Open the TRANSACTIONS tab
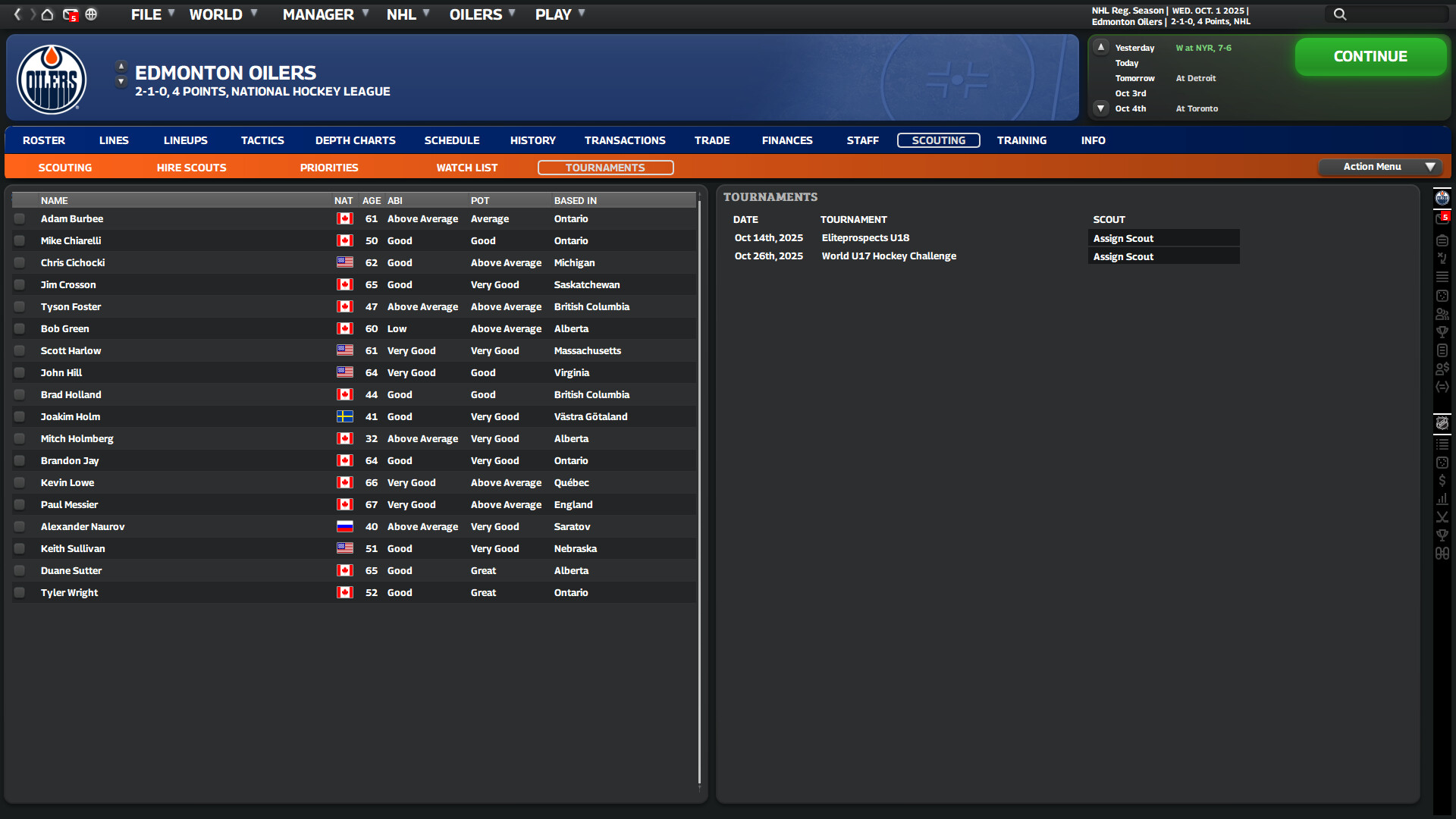This screenshot has width=1456, height=819. coord(625,140)
